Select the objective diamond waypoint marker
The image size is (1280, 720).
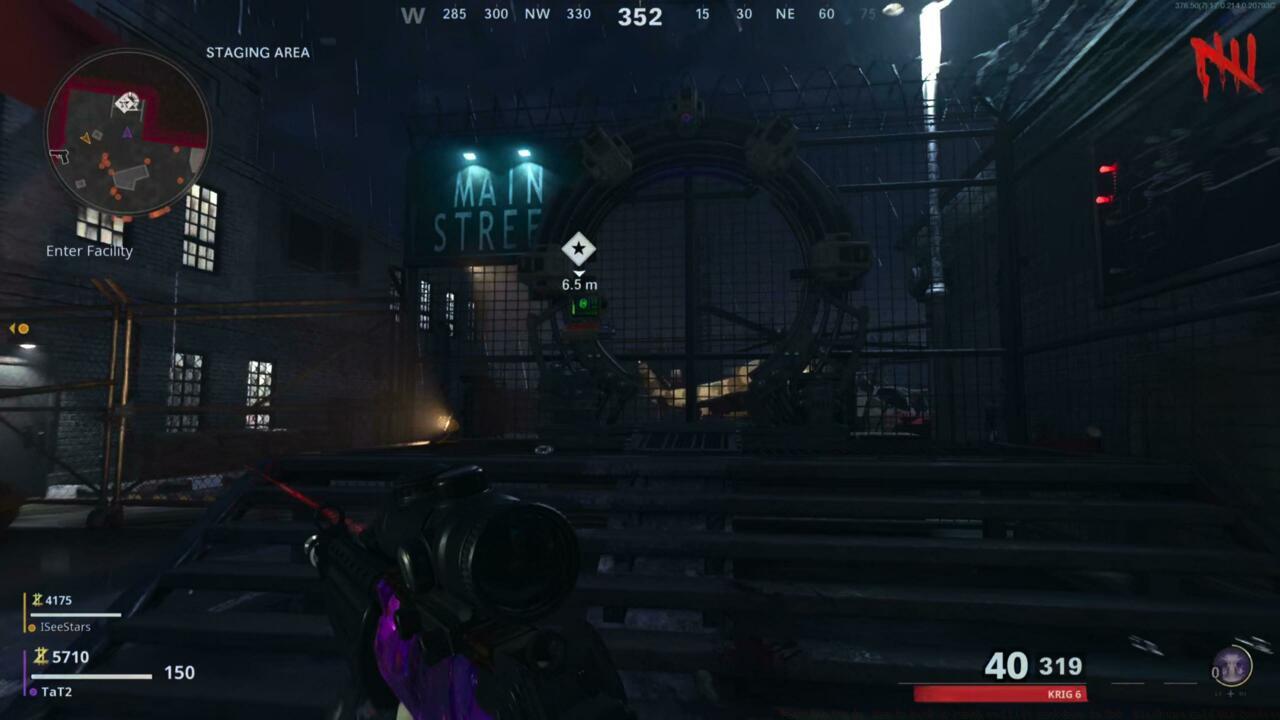(578, 250)
